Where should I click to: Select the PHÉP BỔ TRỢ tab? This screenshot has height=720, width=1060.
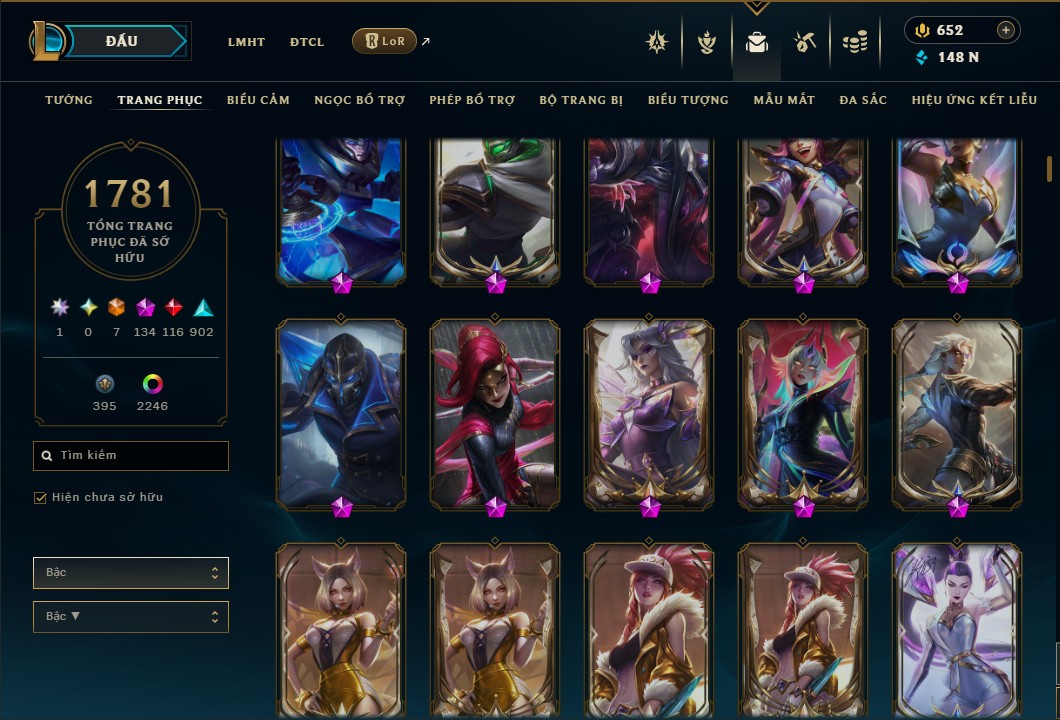pyautogui.click(x=472, y=100)
